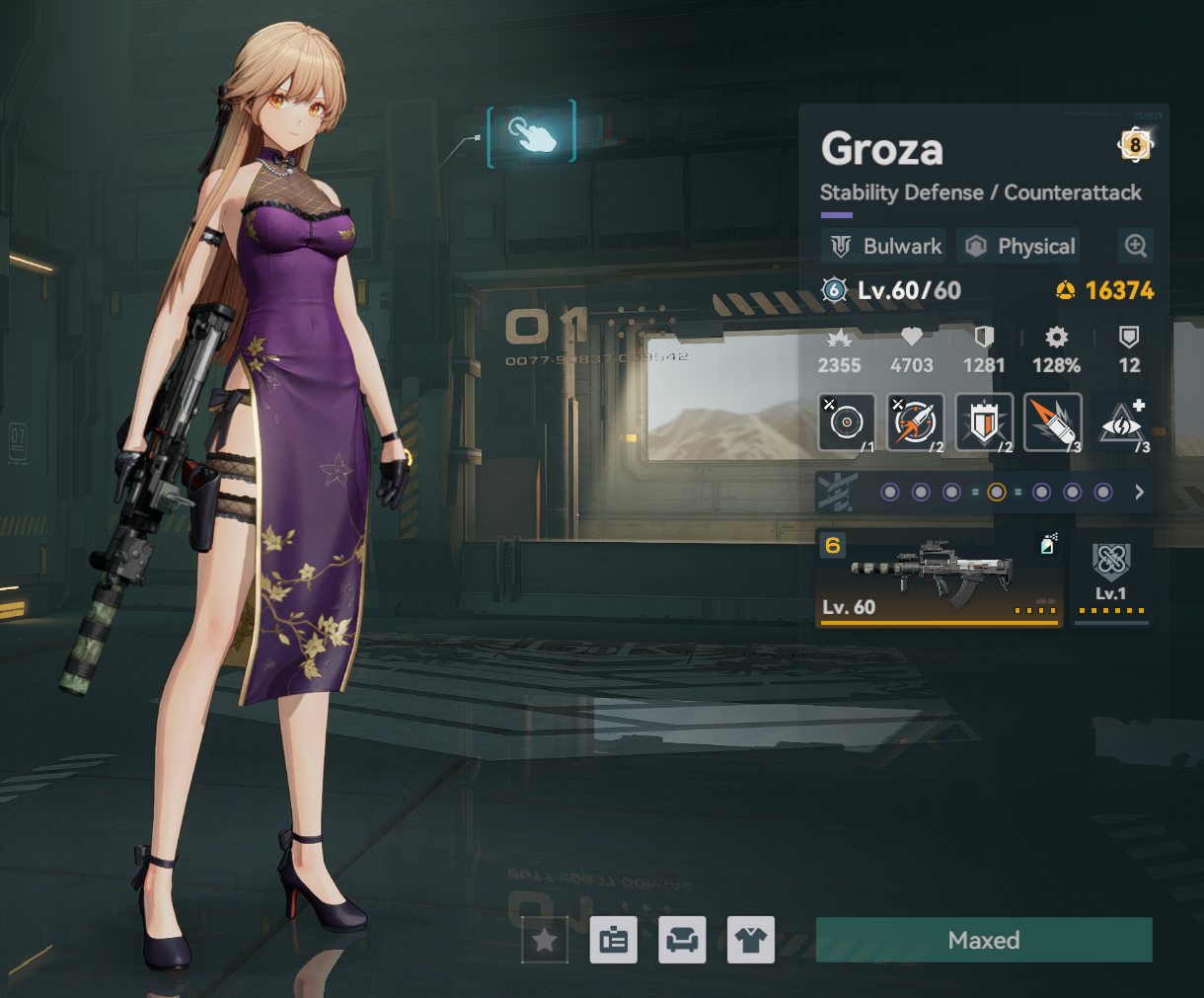Open the Bulwark class tag
The width and height of the screenshot is (1204, 998).
[x=883, y=246]
